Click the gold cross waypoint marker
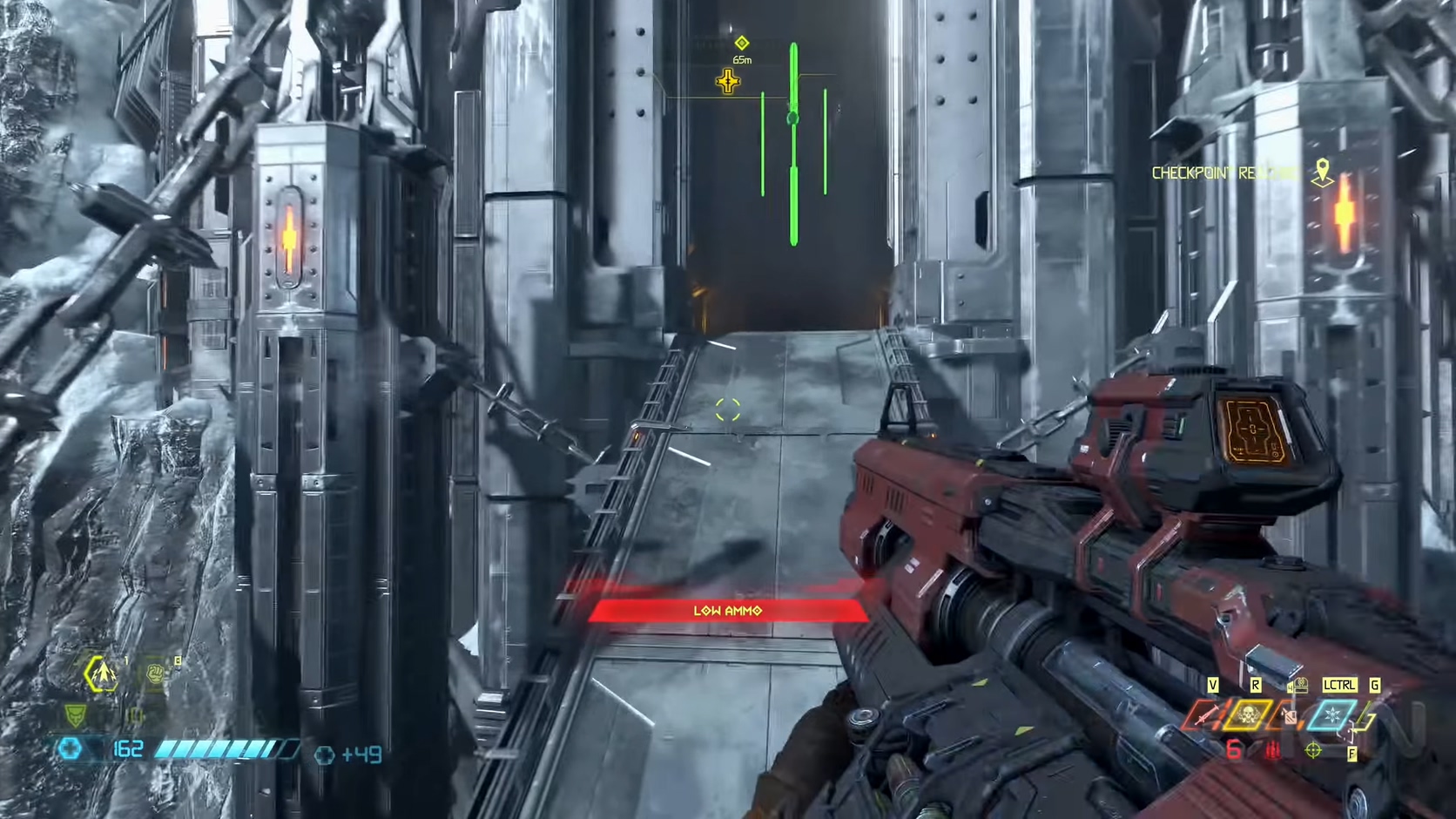This screenshot has width=1456, height=819. click(728, 82)
